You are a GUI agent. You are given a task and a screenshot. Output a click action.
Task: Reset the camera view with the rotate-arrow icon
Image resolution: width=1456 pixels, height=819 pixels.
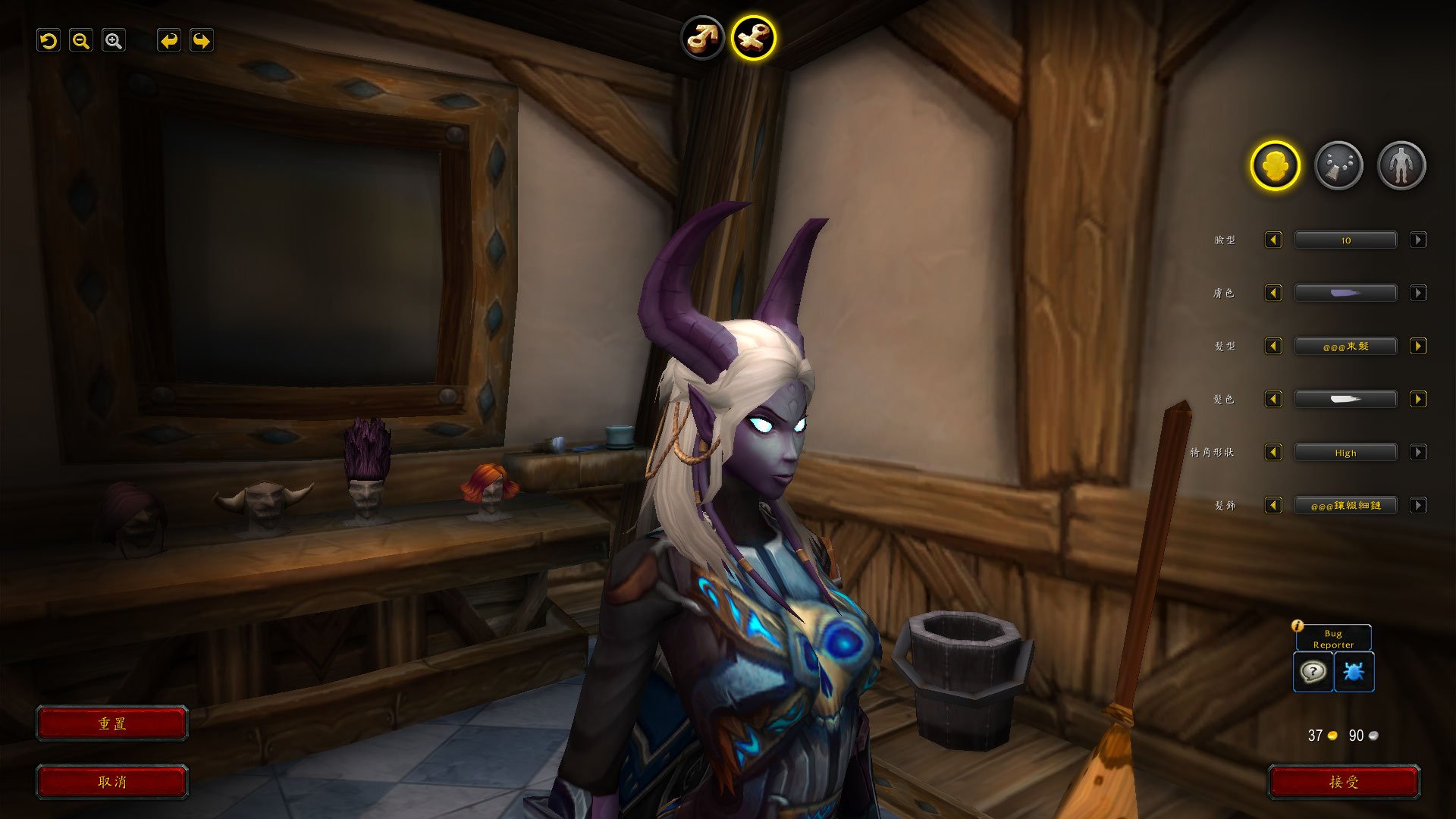tap(49, 41)
